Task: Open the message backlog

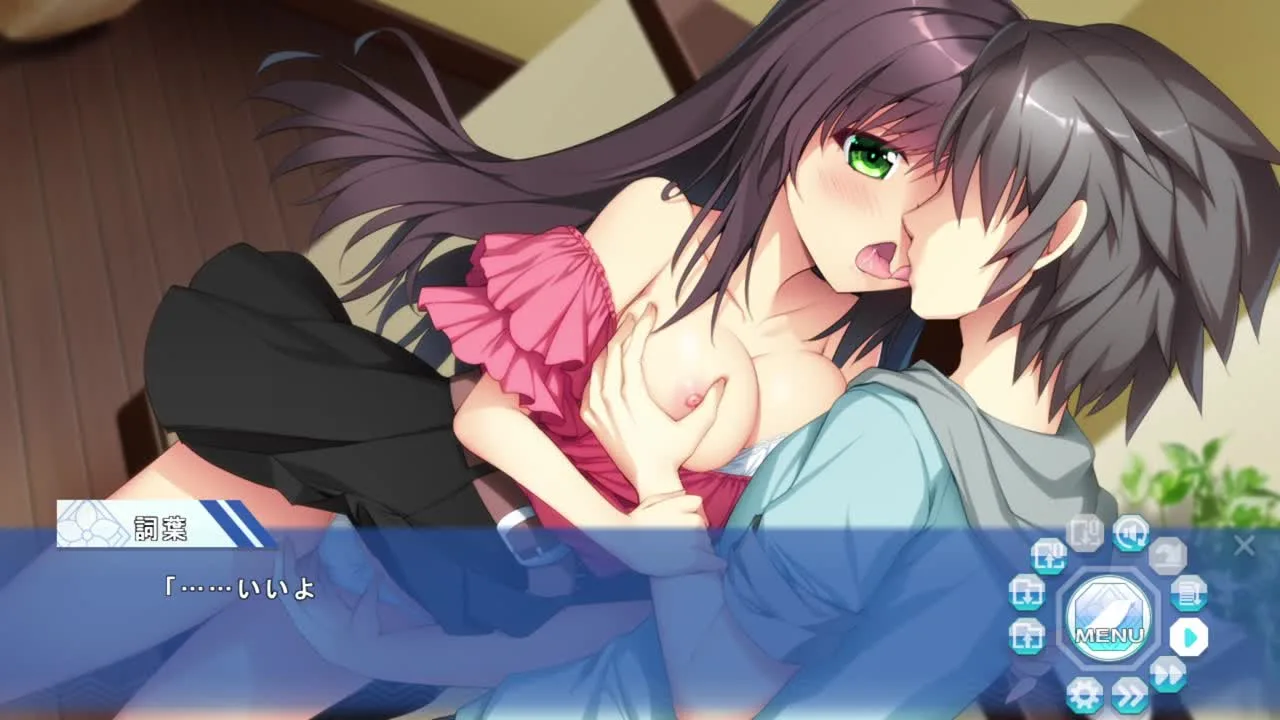Action: coord(1188,593)
